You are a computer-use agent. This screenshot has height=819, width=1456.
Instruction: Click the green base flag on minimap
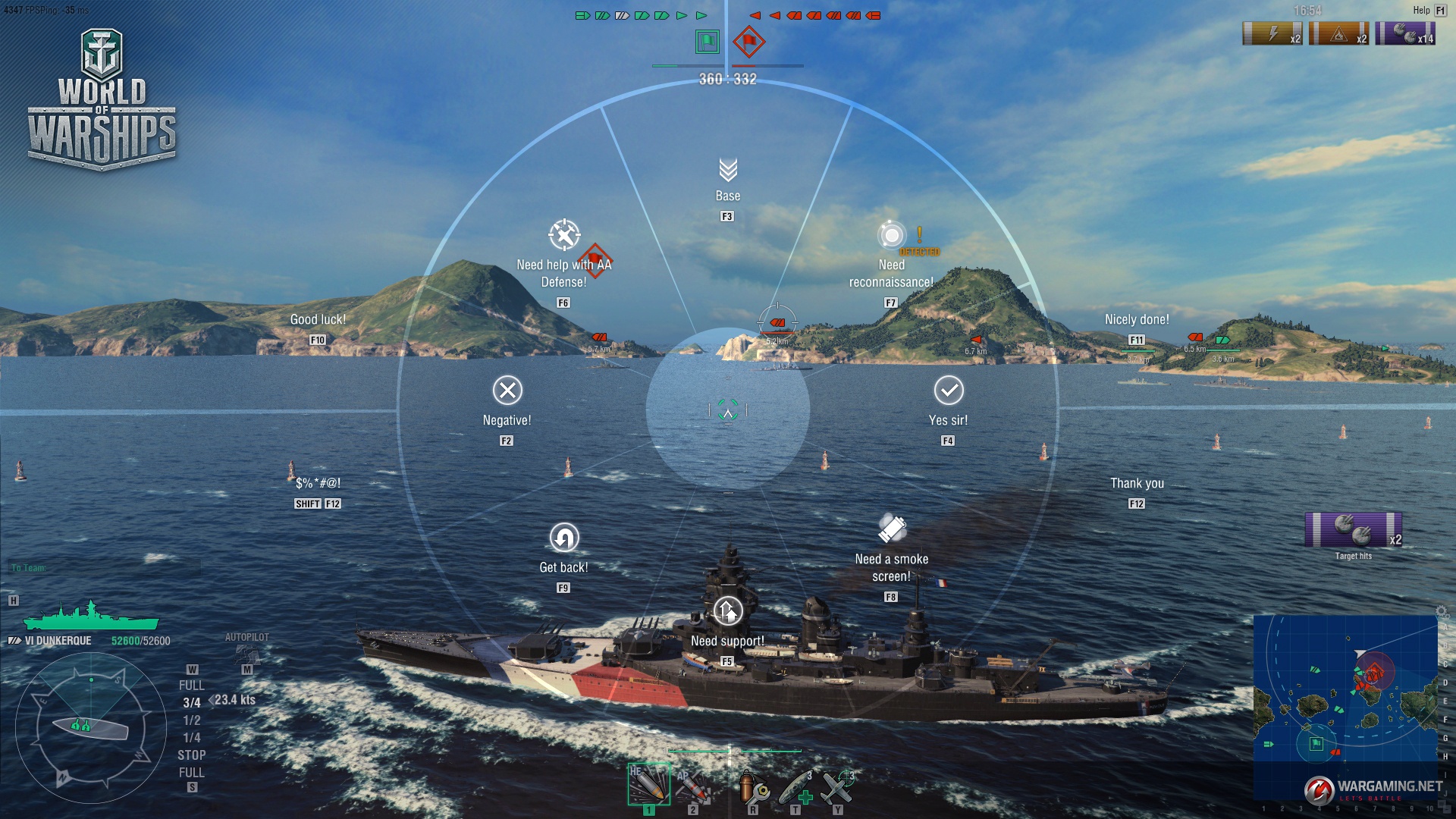pos(1316,744)
